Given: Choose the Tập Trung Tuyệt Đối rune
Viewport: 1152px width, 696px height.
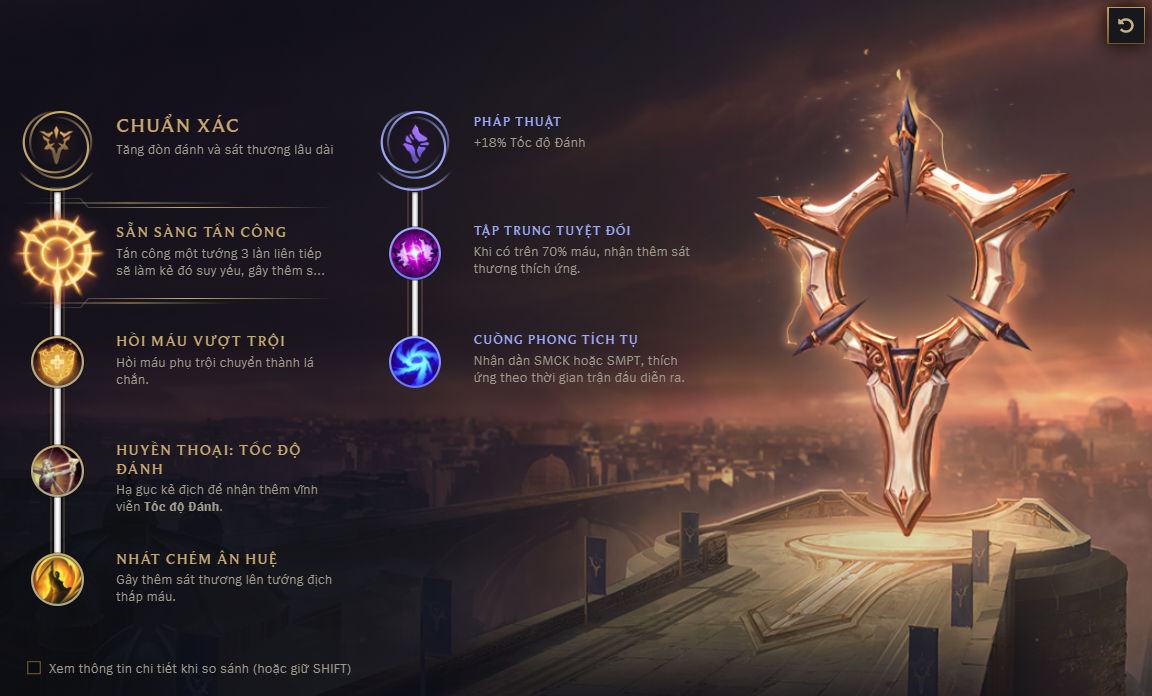Looking at the screenshot, I should (x=414, y=252).
